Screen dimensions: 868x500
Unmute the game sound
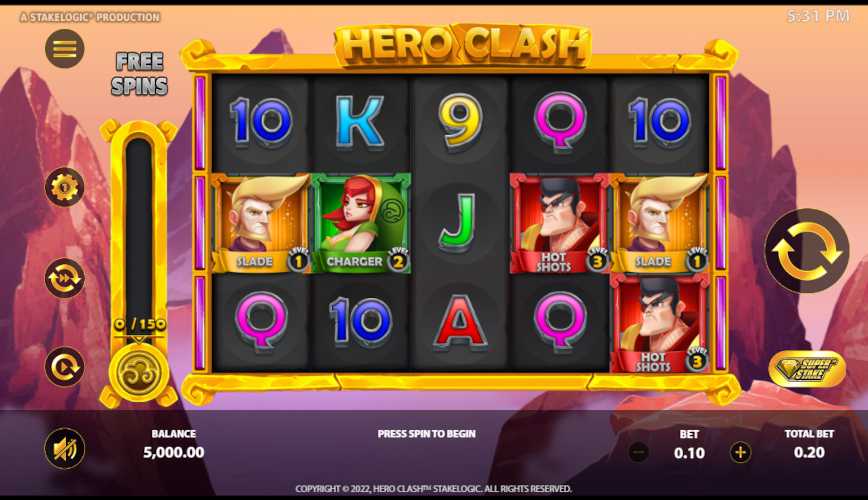pyautogui.click(x=65, y=448)
